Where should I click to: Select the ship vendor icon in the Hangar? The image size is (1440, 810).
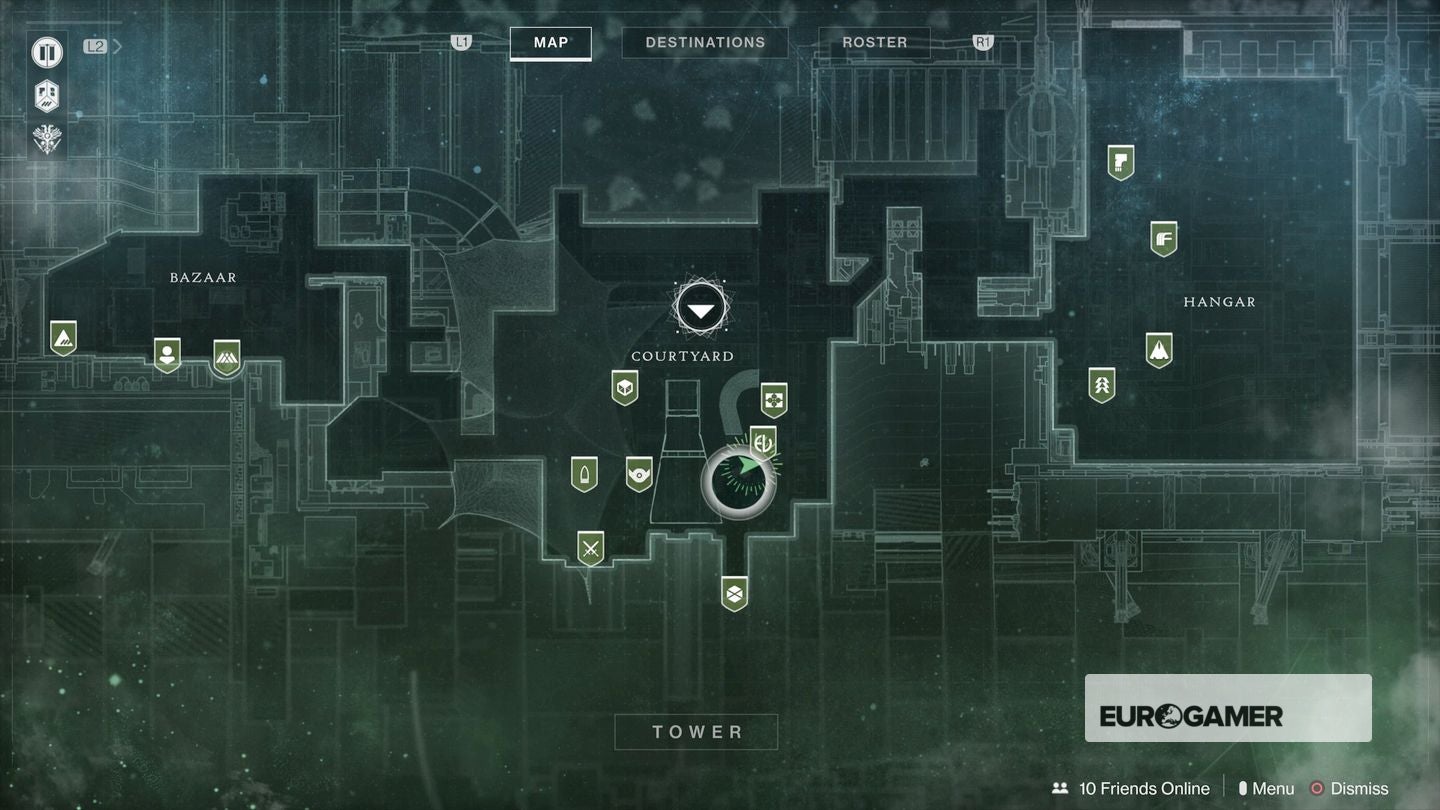pos(1159,350)
